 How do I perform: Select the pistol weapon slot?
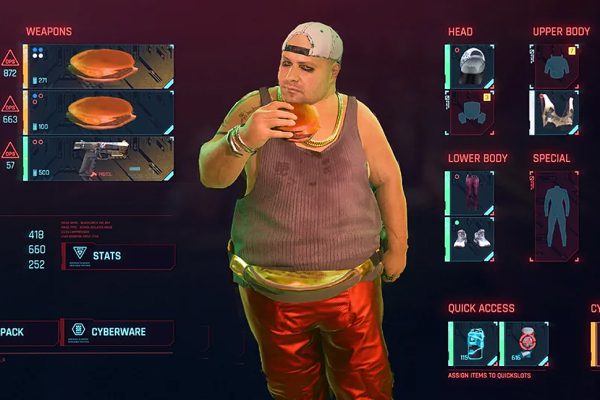tap(98, 158)
